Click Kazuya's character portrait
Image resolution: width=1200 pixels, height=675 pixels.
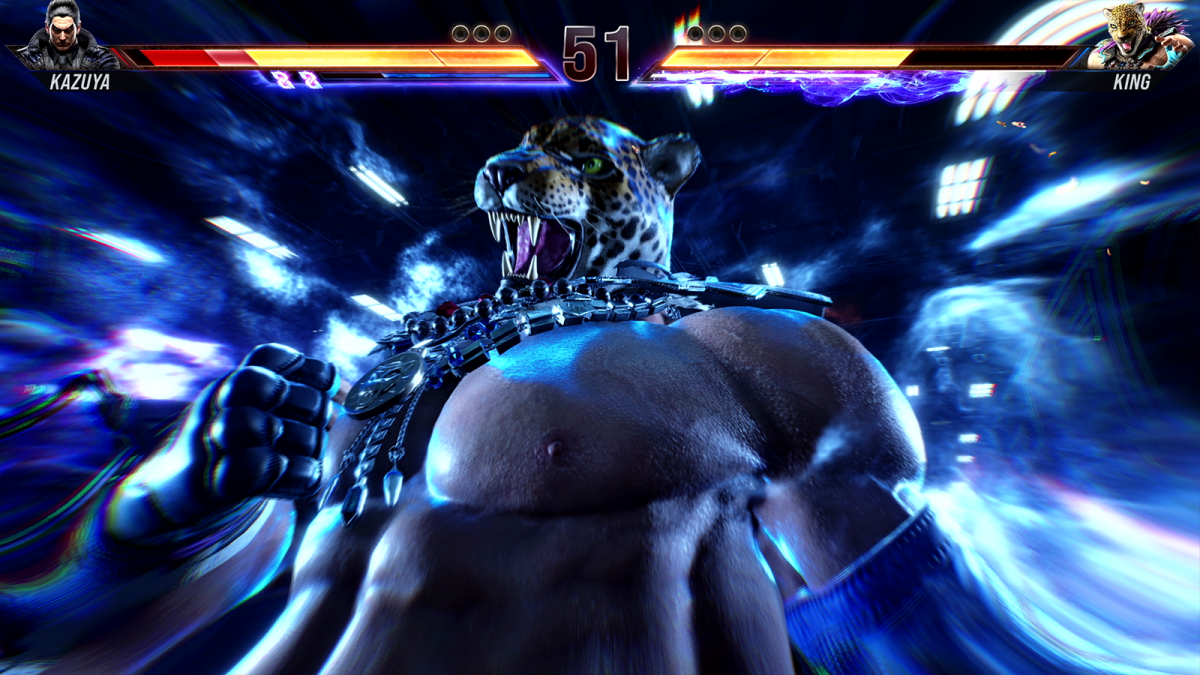point(64,35)
